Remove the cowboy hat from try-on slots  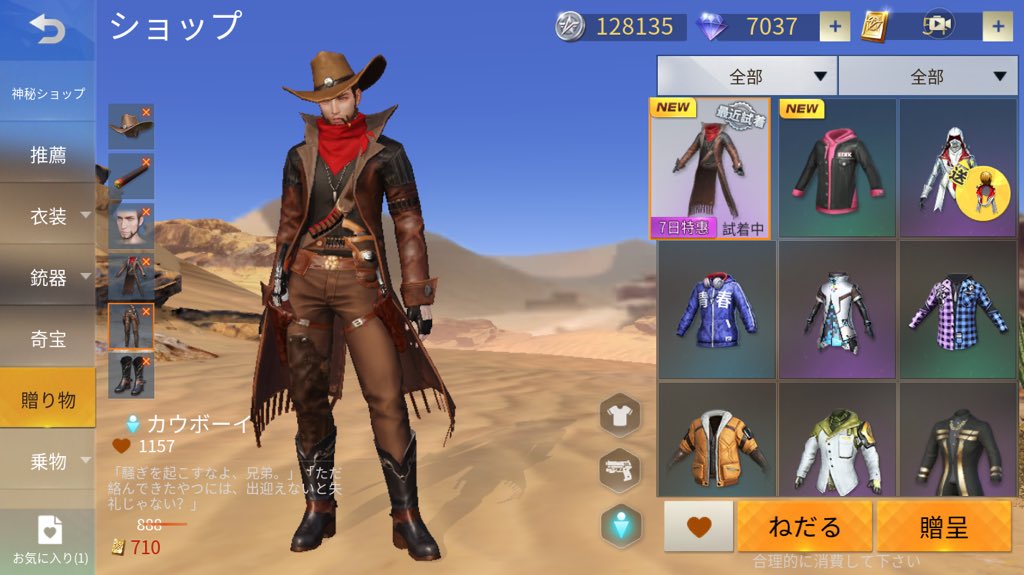pos(146,112)
